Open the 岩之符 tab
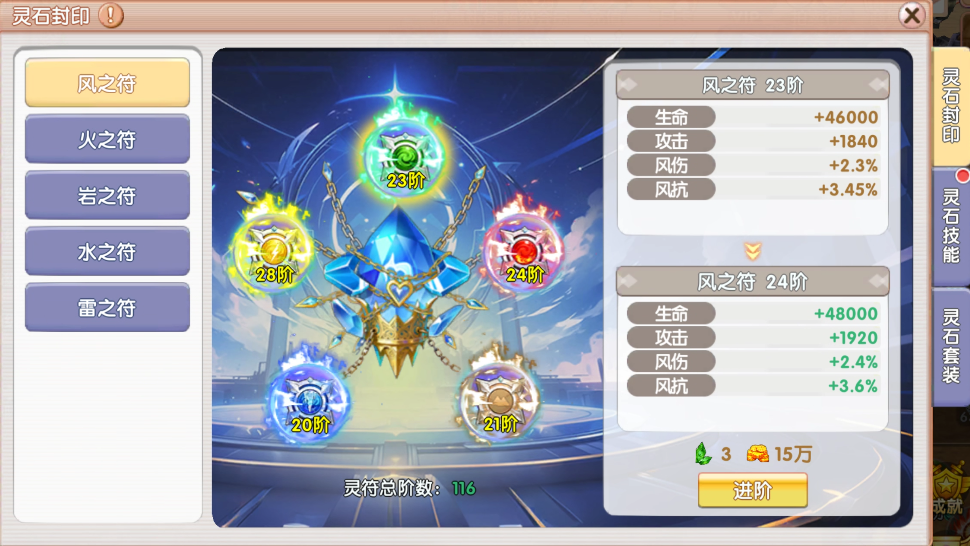The width and height of the screenshot is (970, 546). click(x=107, y=195)
